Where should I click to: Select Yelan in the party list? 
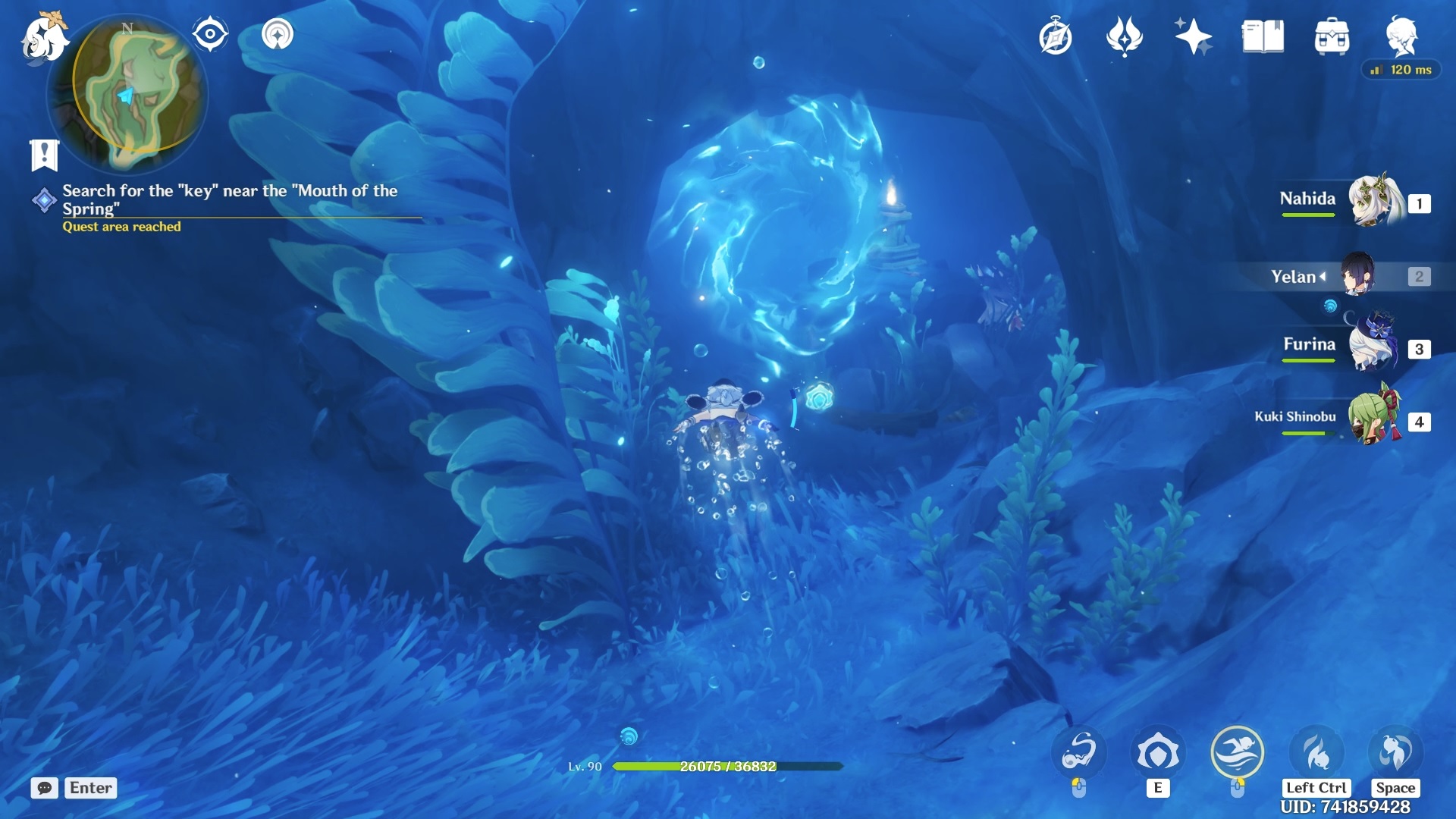(1357, 275)
